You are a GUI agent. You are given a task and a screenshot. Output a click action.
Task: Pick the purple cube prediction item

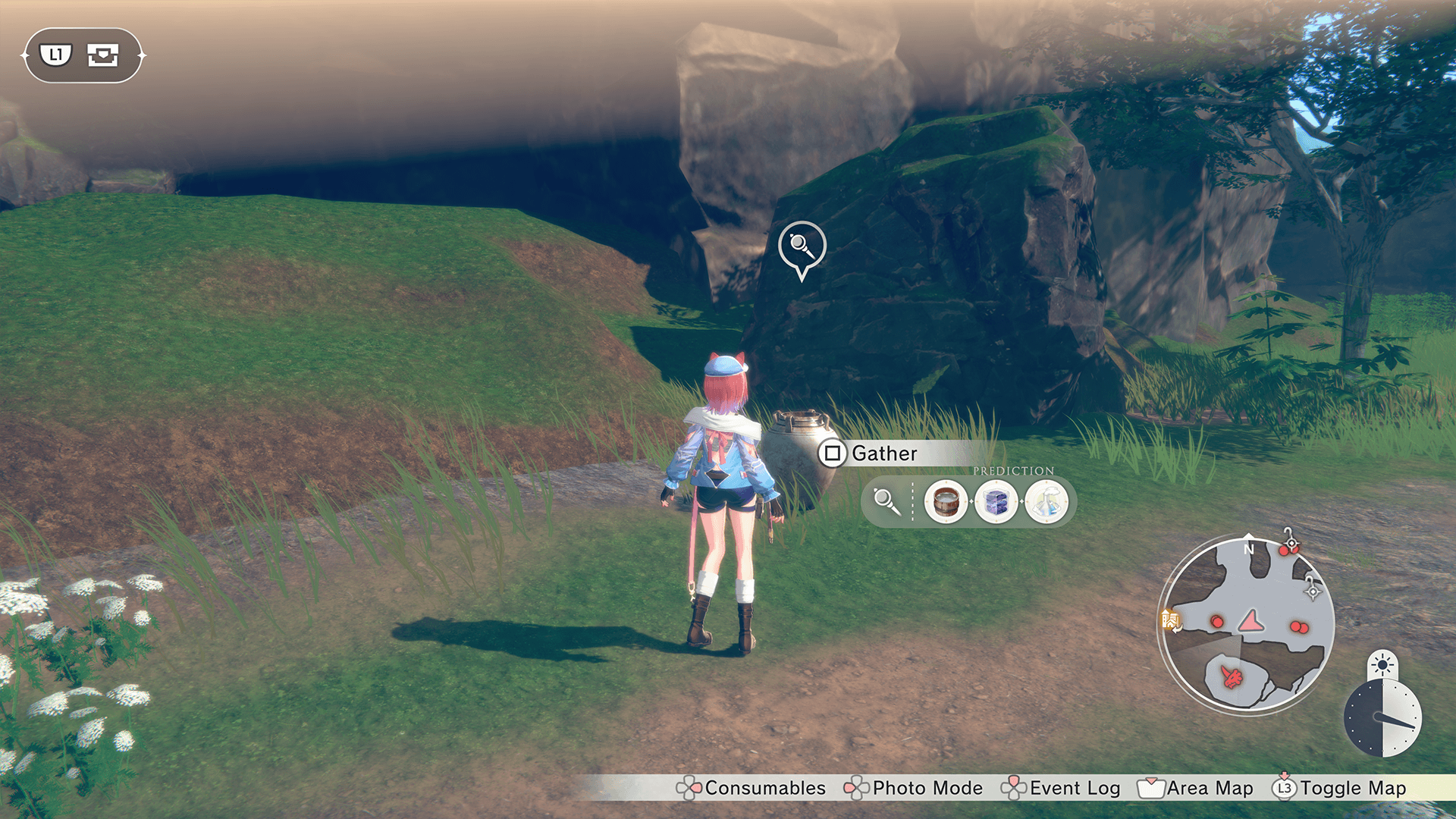pyautogui.click(x=996, y=501)
